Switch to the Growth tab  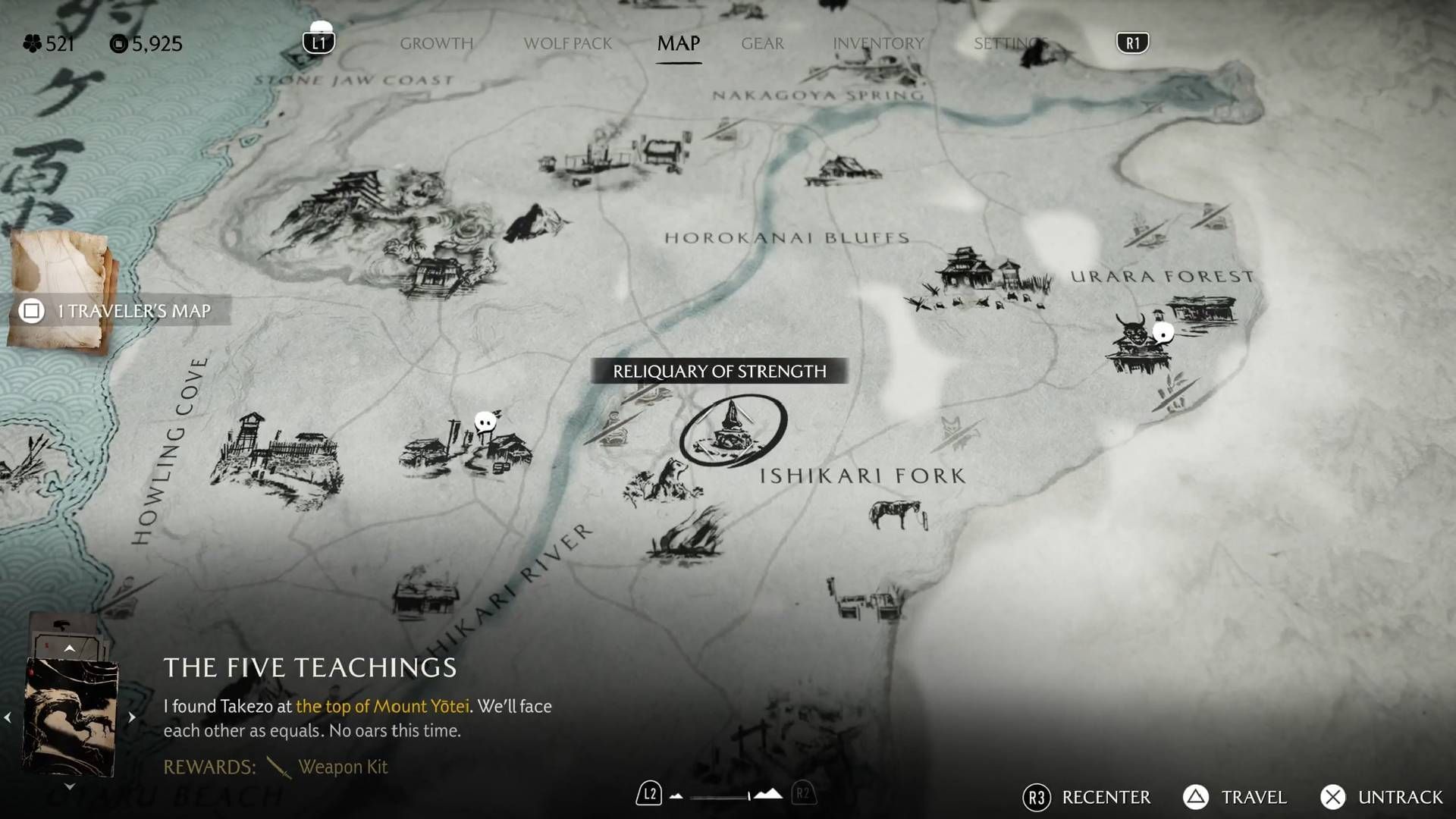point(436,44)
